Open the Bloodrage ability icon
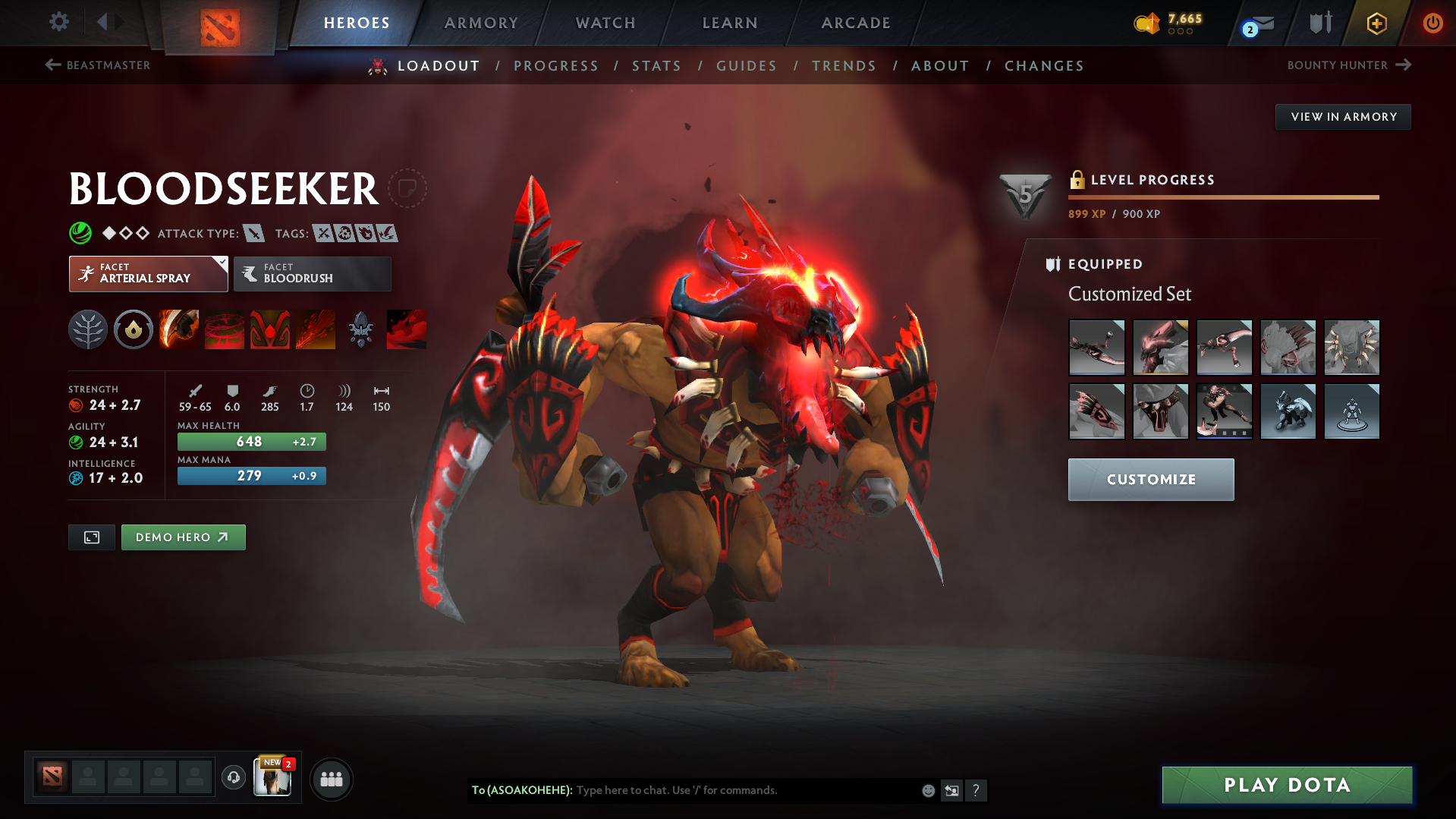Viewport: 1456px width, 819px height. (178, 329)
